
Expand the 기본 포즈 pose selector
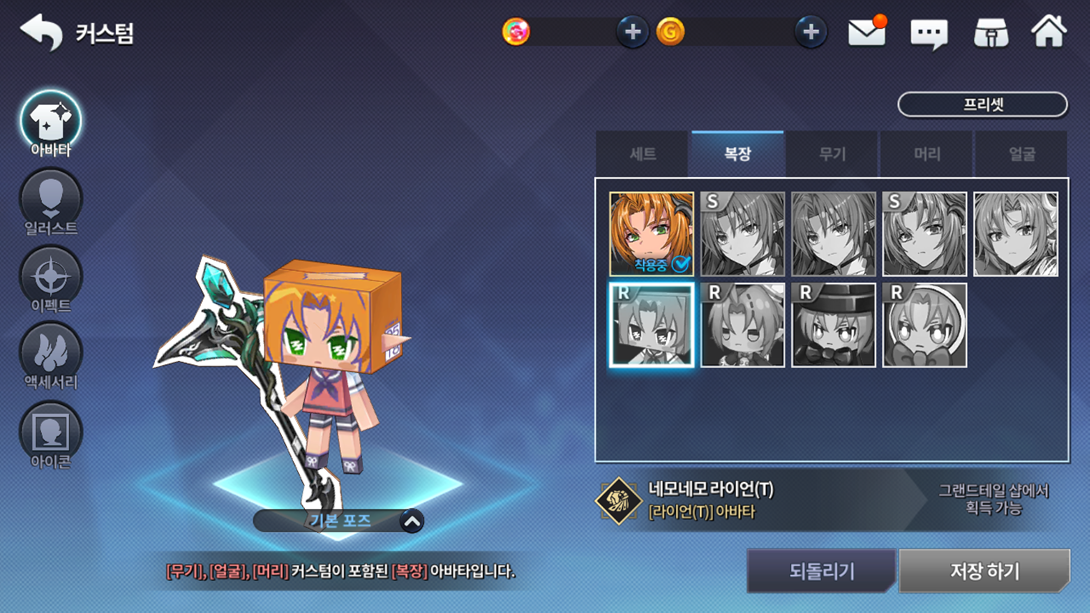coord(411,521)
